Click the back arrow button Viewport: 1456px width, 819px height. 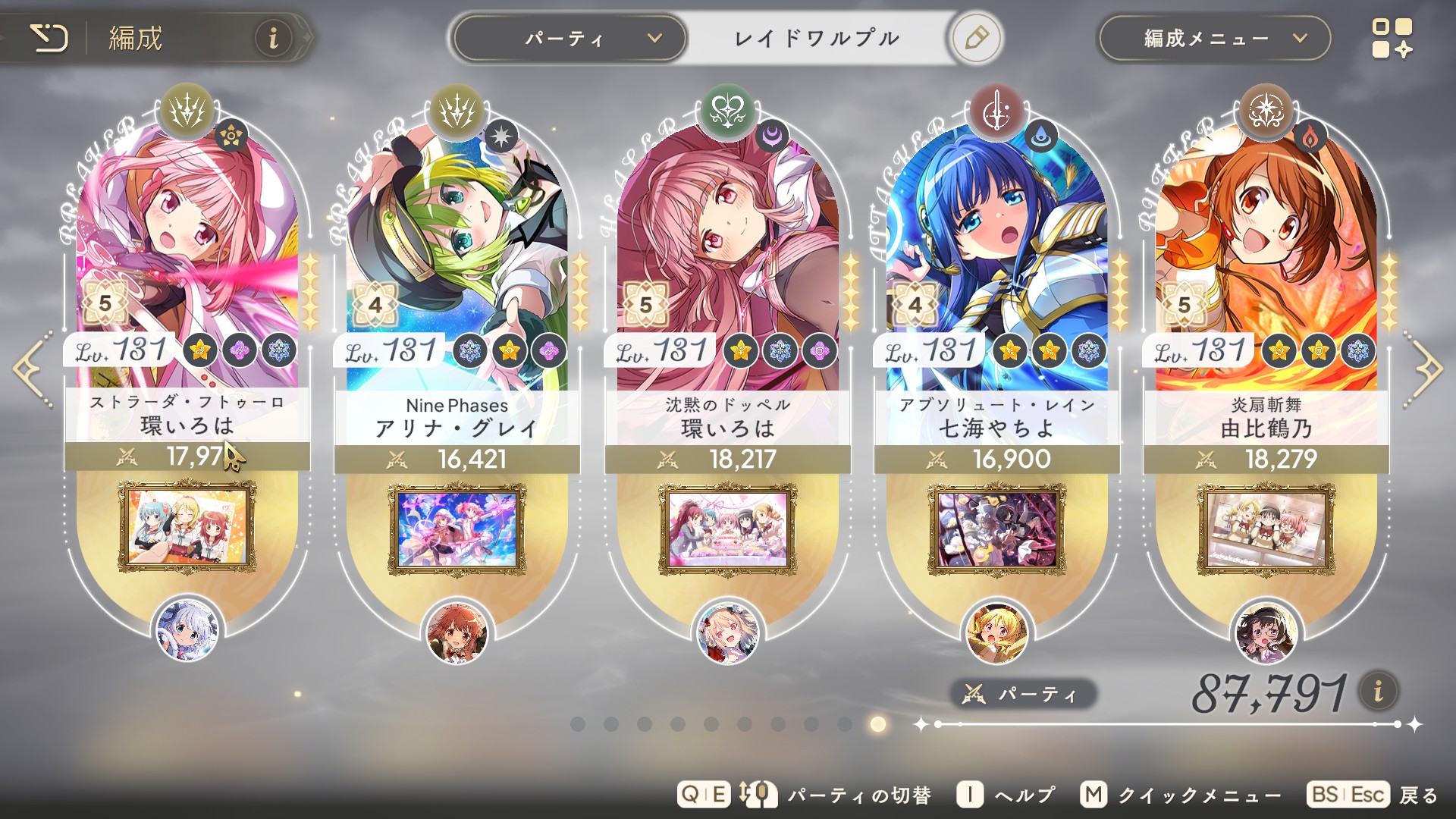click(x=49, y=37)
